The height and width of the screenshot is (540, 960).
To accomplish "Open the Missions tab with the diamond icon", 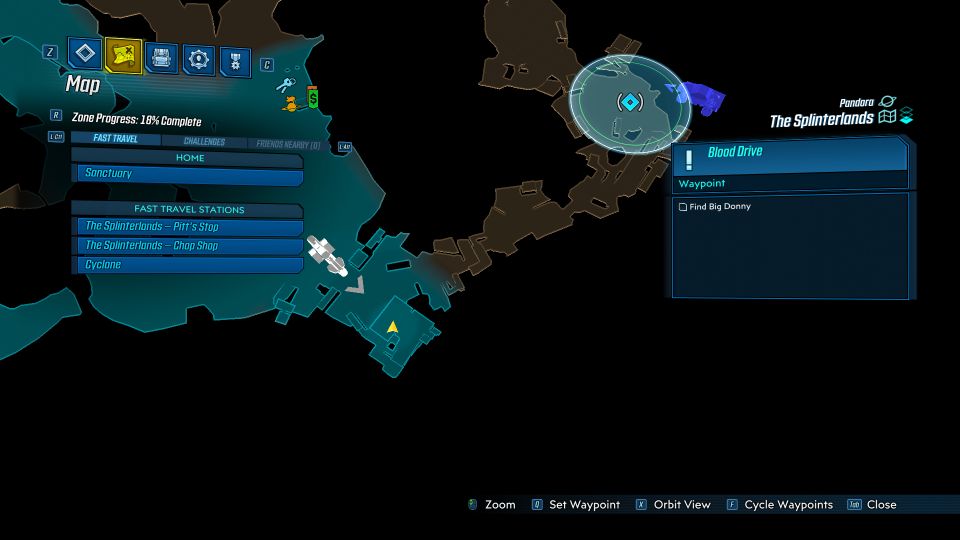I will point(84,55).
